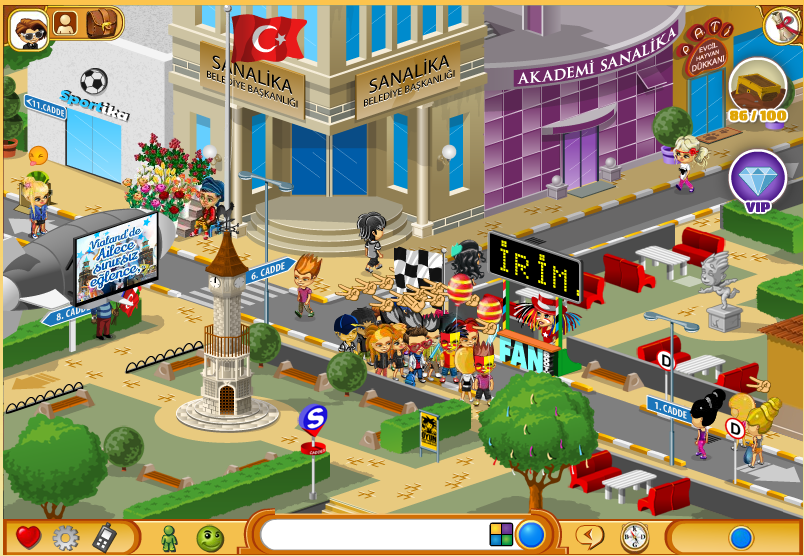Click the green person figure icon
The height and width of the screenshot is (556, 804).
(x=169, y=537)
